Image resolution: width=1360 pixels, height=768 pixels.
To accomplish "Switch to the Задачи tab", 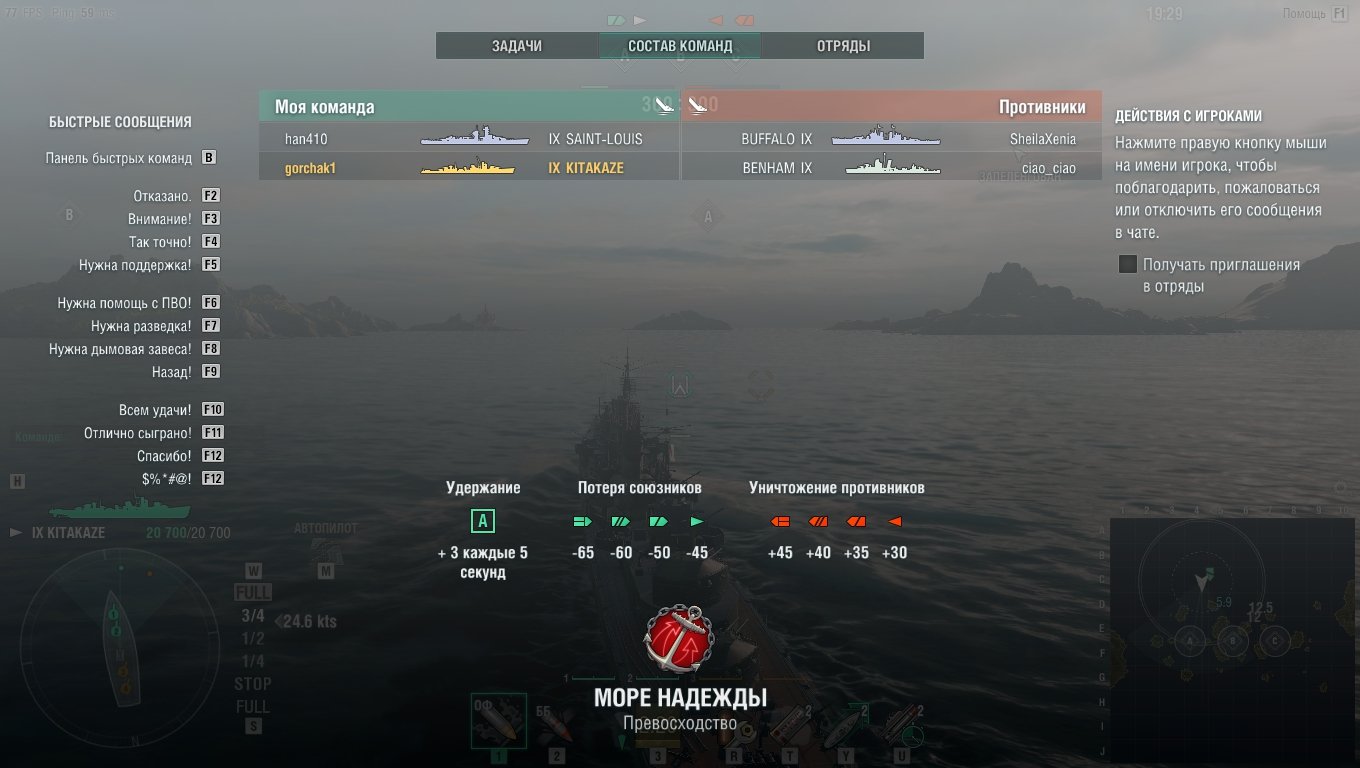I will pos(517,46).
